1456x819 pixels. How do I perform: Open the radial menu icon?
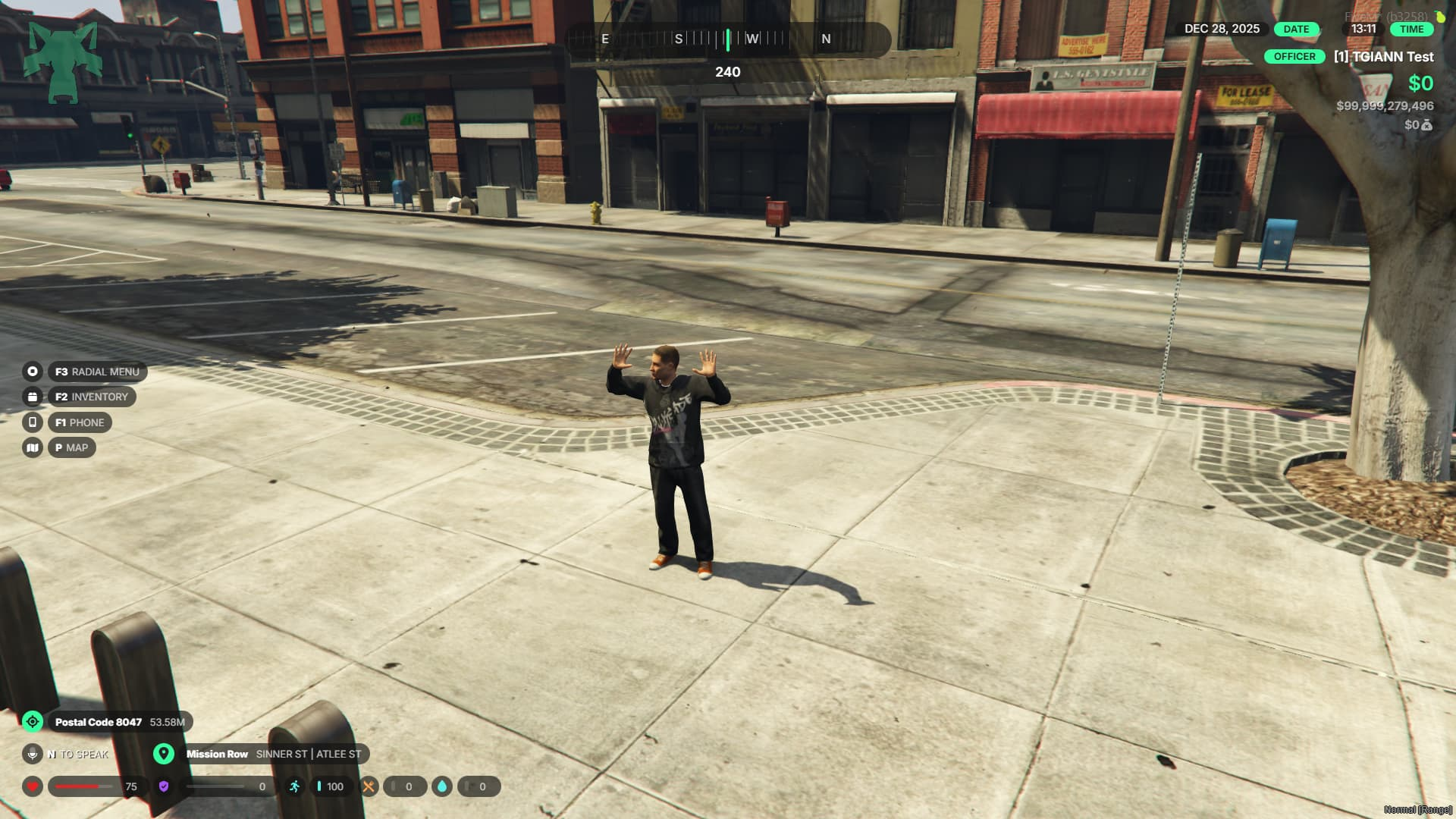33,372
